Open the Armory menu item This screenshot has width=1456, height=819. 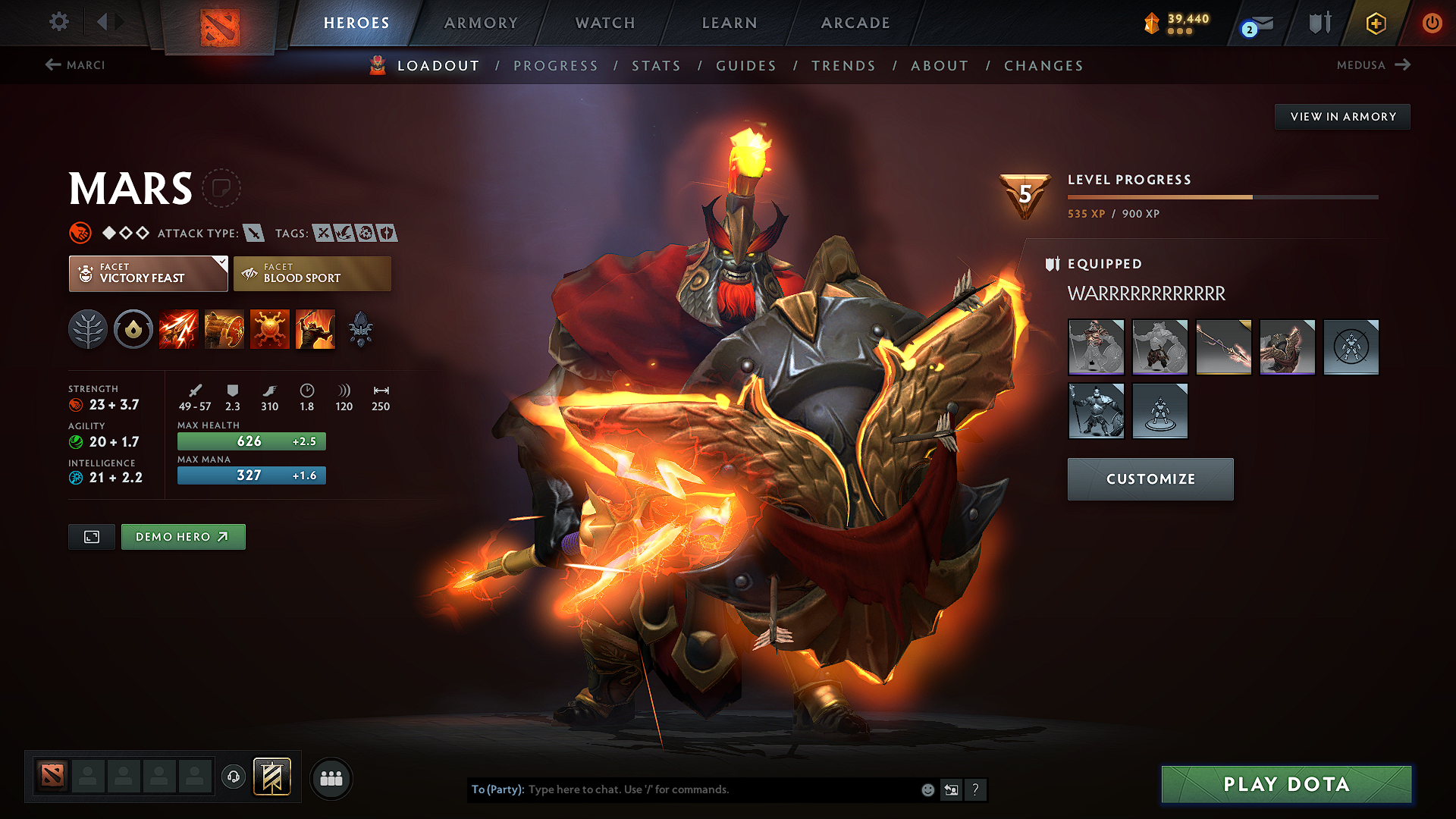(480, 23)
